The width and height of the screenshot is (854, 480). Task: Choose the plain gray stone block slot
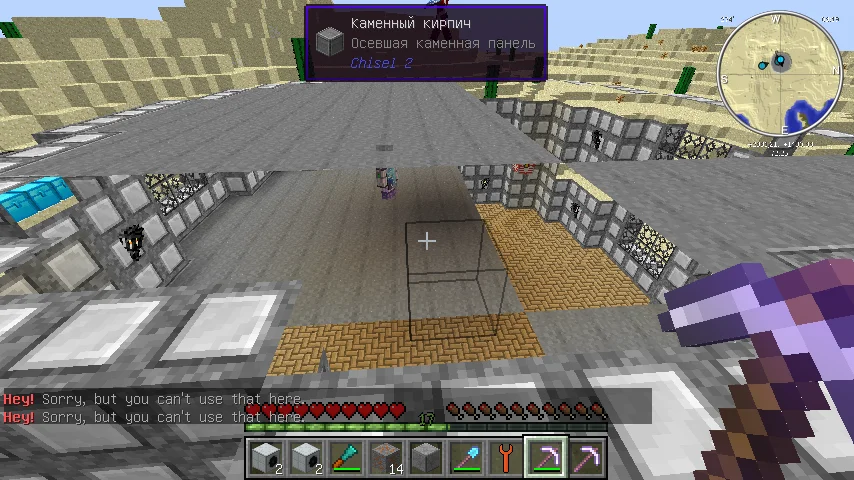pos(426,459)
